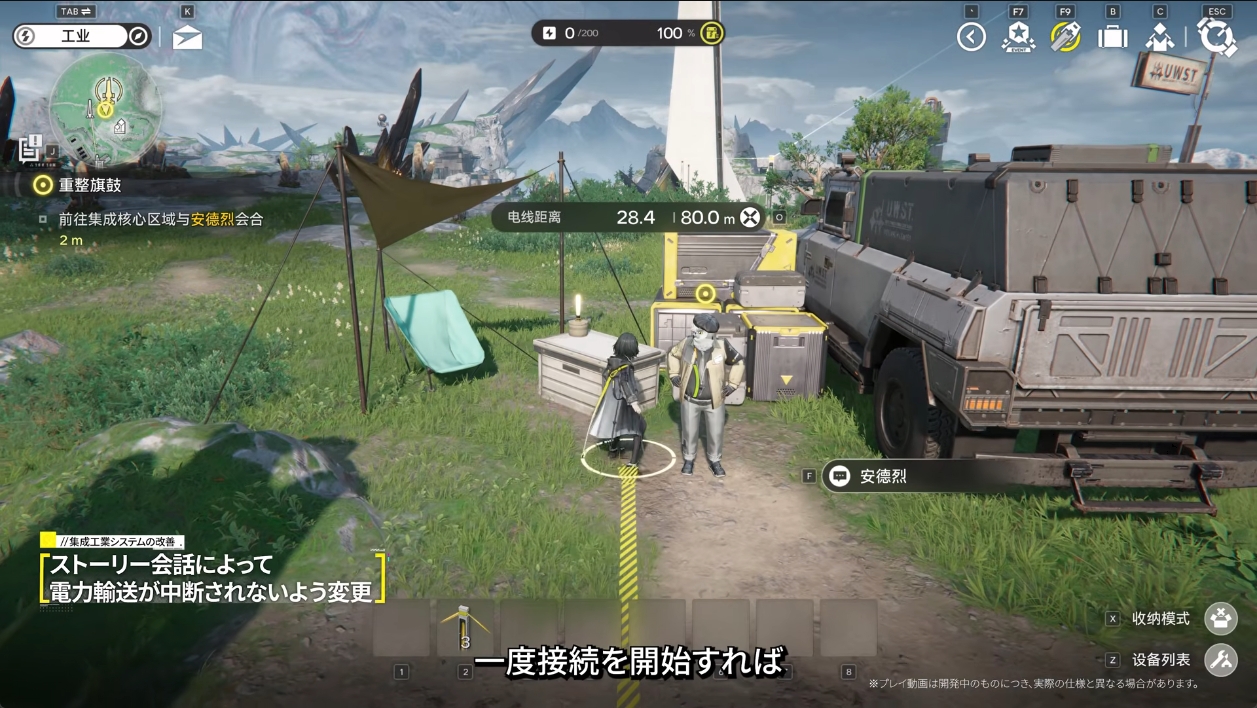Image resolution: width=1257 pixels, height=708 pixels.
Task: Open the mail envelope icon
Action: pyautogui.click(x=187, y=38)
